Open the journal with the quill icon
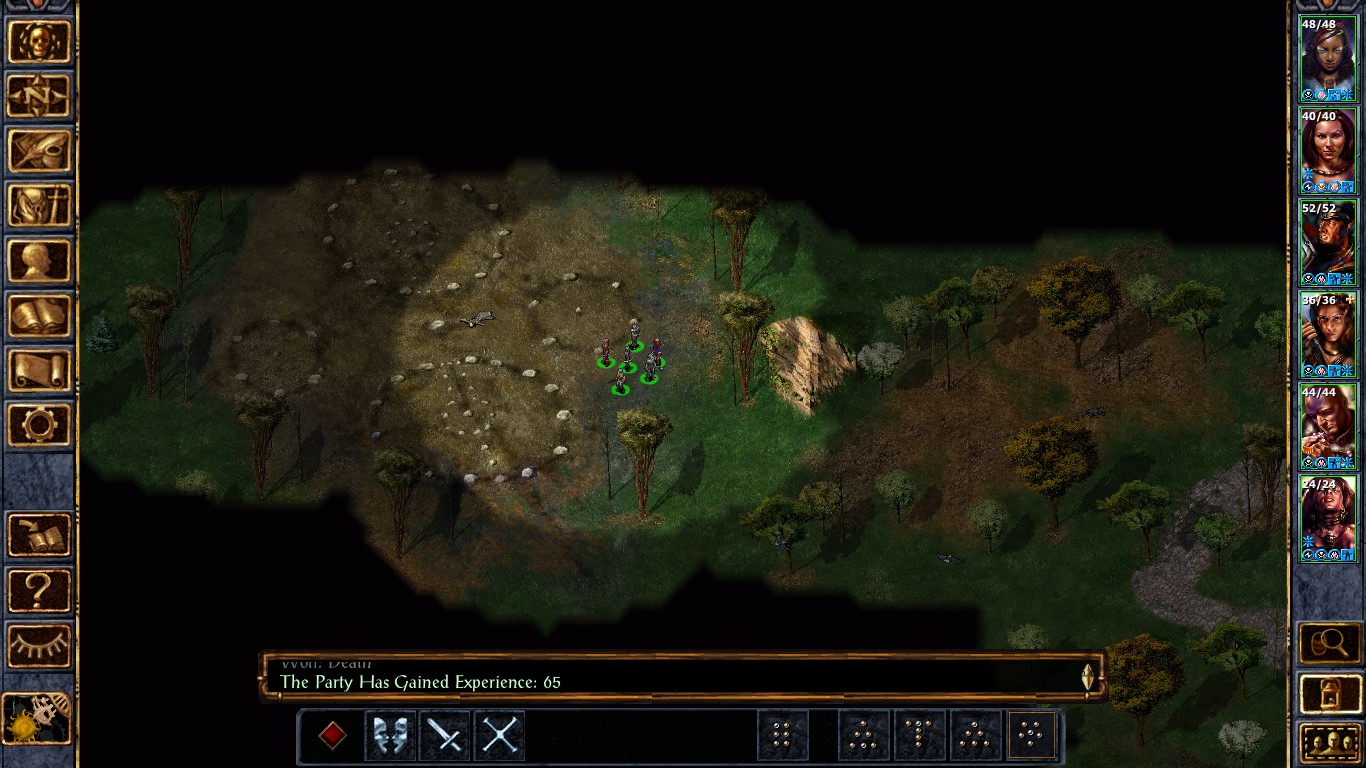 tap(39, 151)
